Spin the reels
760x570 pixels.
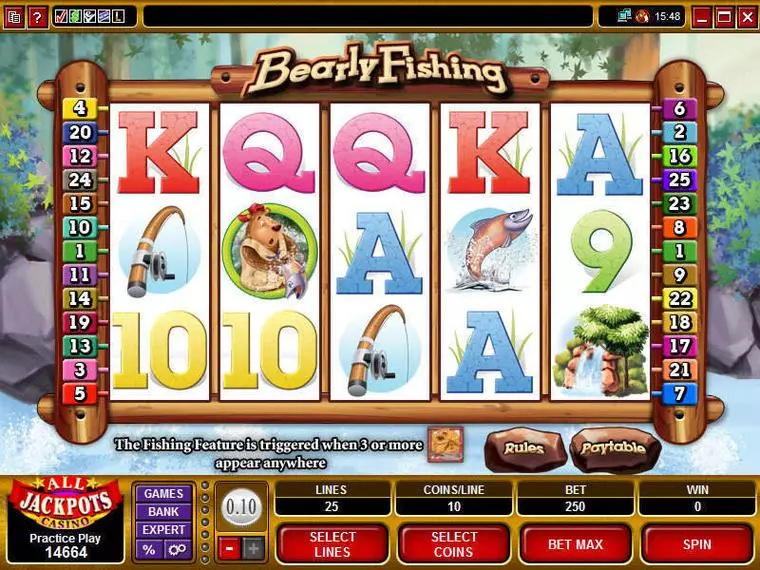coord(697,544)
